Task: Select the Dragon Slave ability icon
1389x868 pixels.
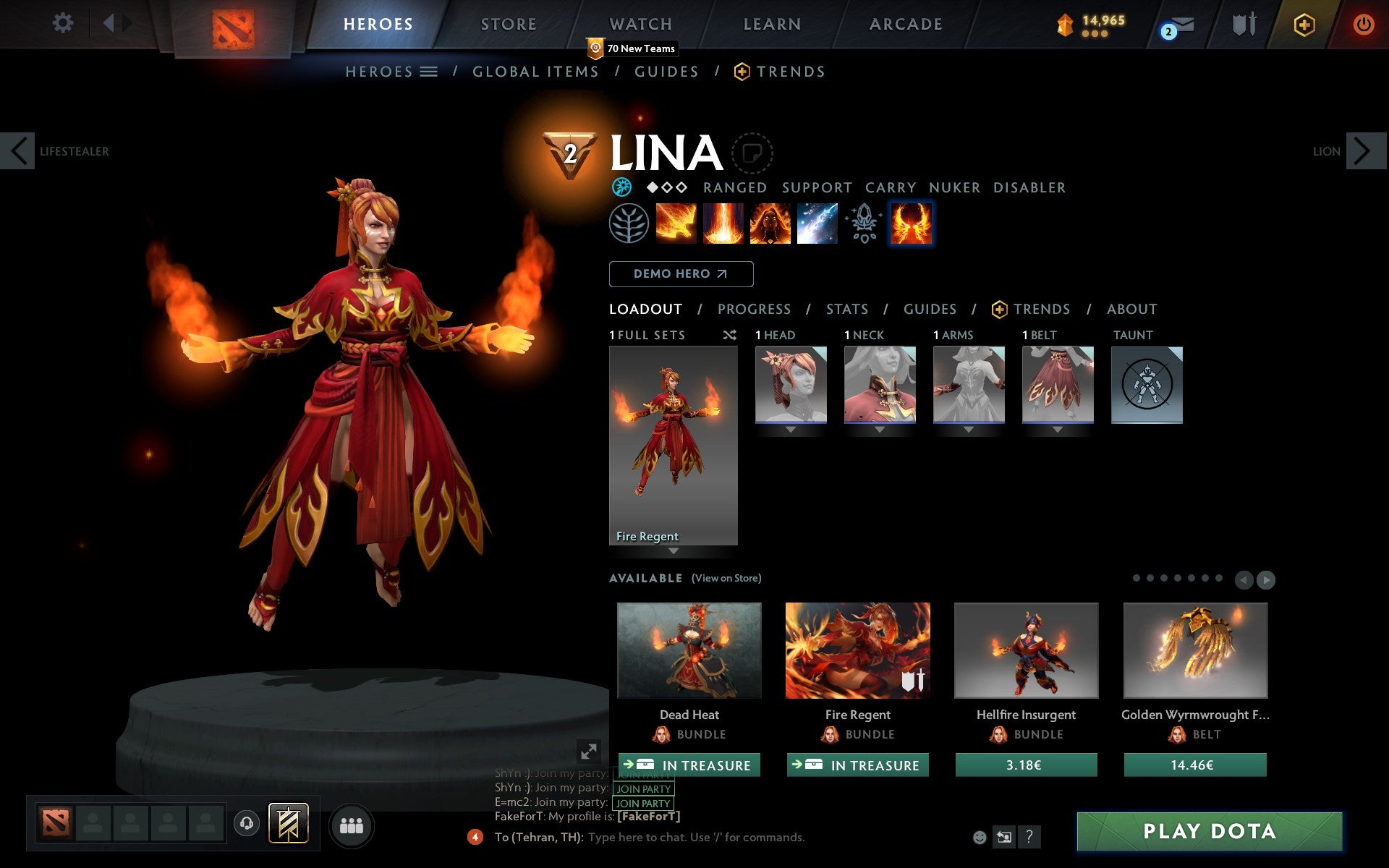Action: coord(676,223)
